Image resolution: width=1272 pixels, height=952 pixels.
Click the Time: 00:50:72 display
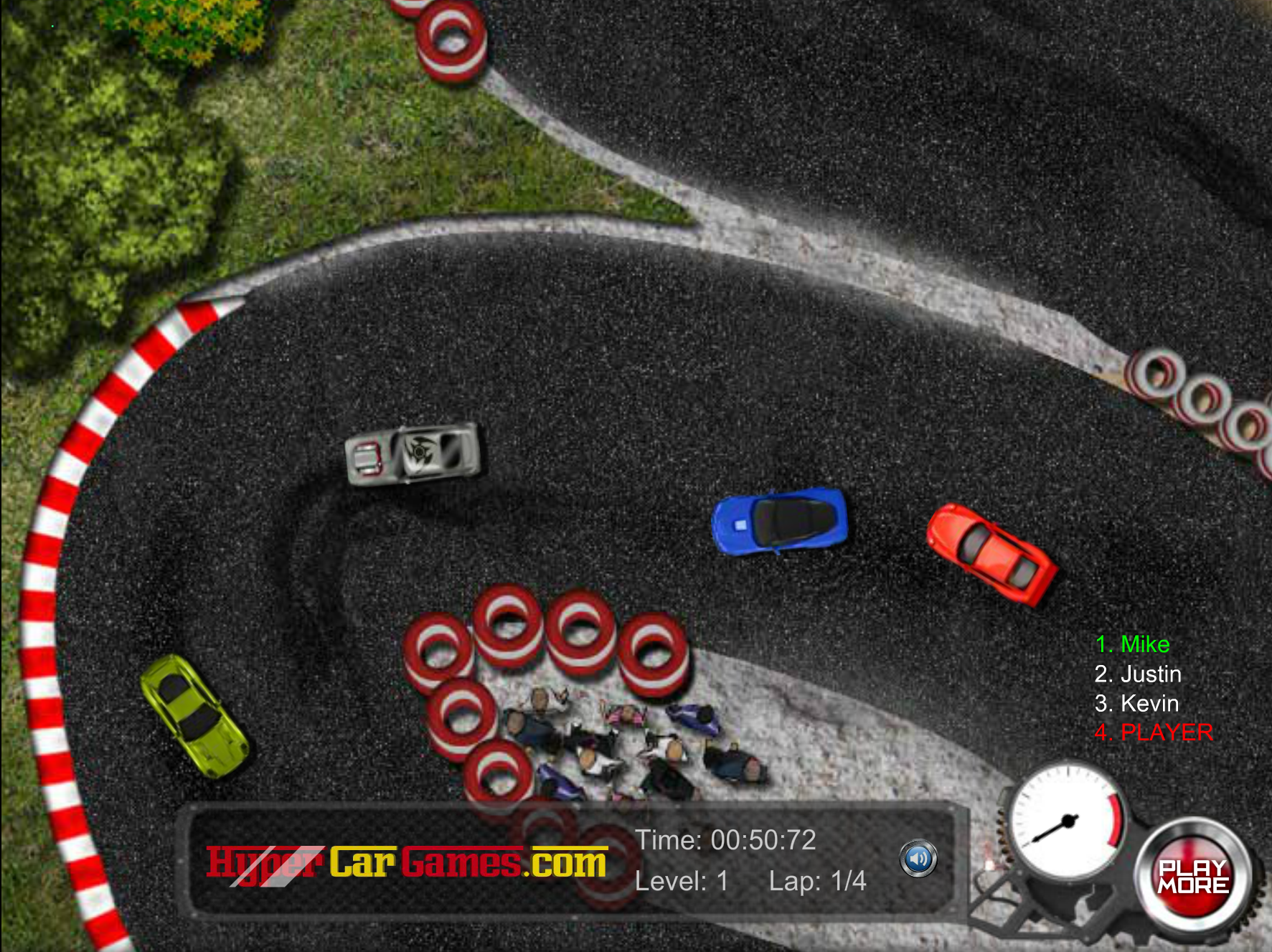point(726,841)
